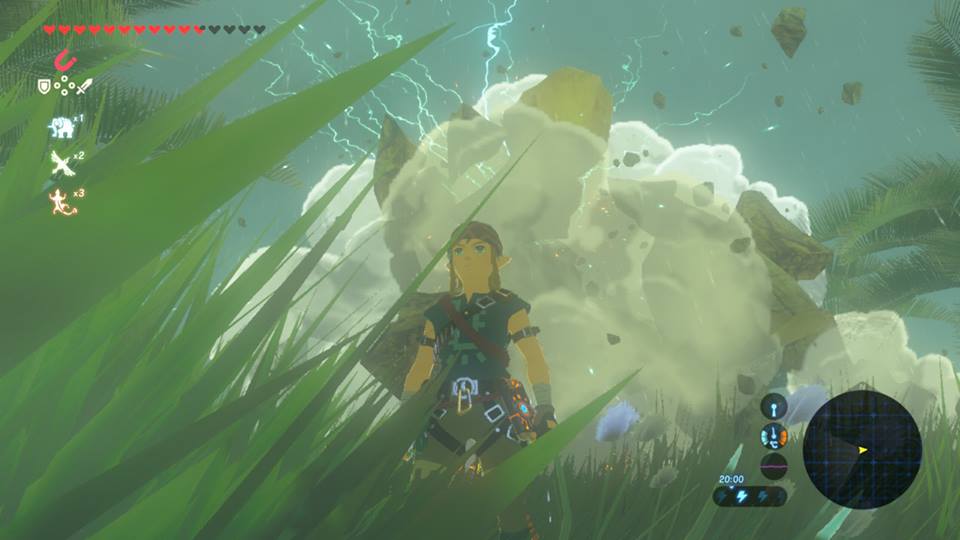Screen dimensions: 960x540
Task: Click the shield equipment icon
Action: (x=44, y=87)
